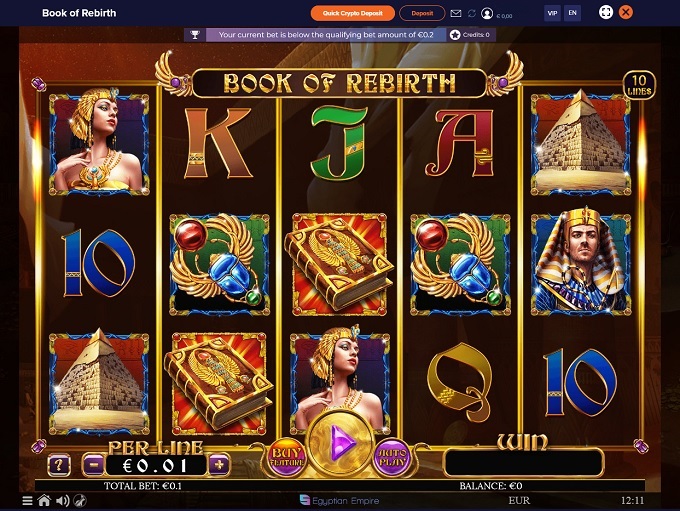Open the envelope messages icon

[x=456, y=14]
